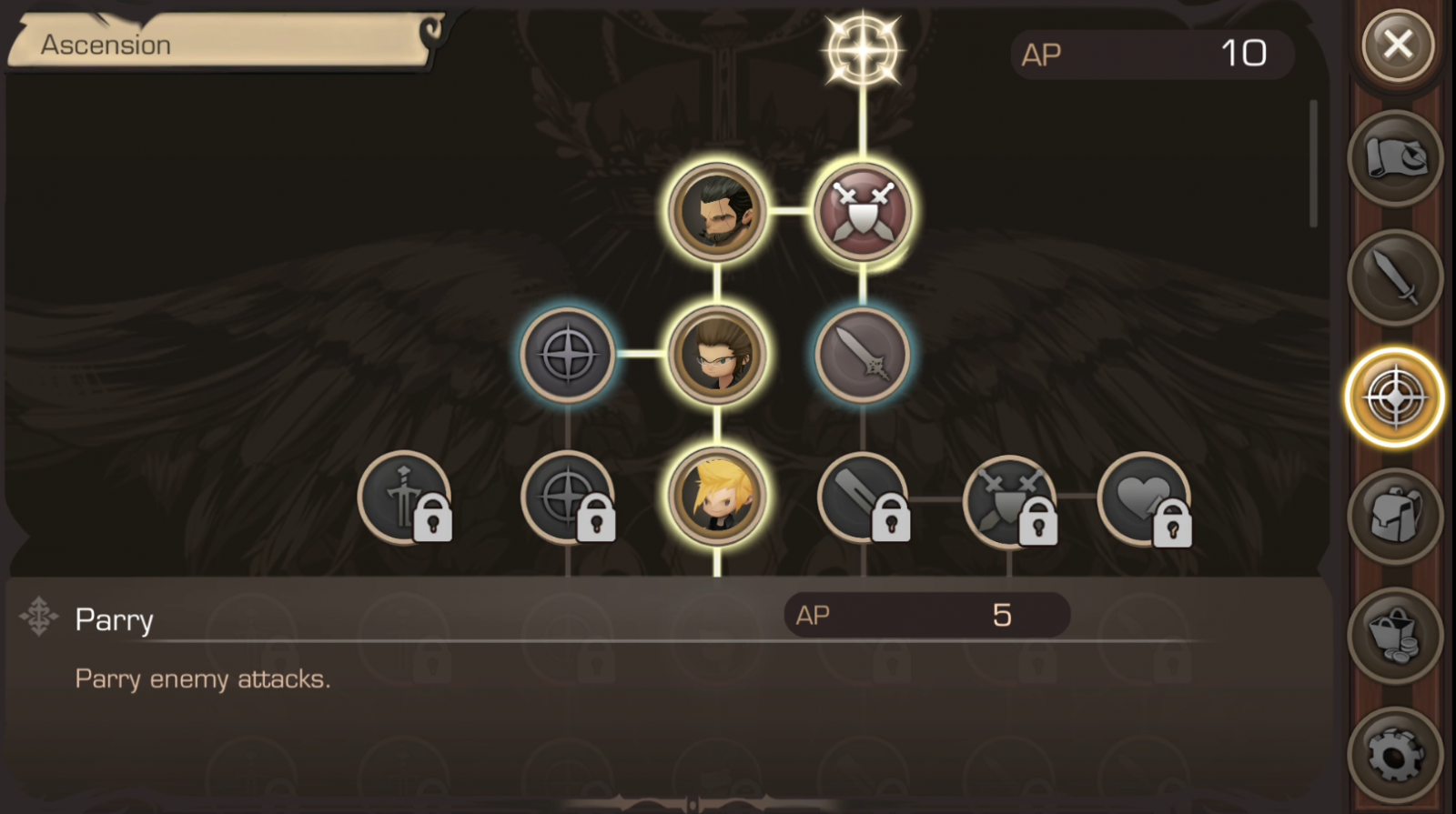Select the crossed swords and shield Parry node
This screenshot has width=1456, height=814.
click(x=863, y=211)
